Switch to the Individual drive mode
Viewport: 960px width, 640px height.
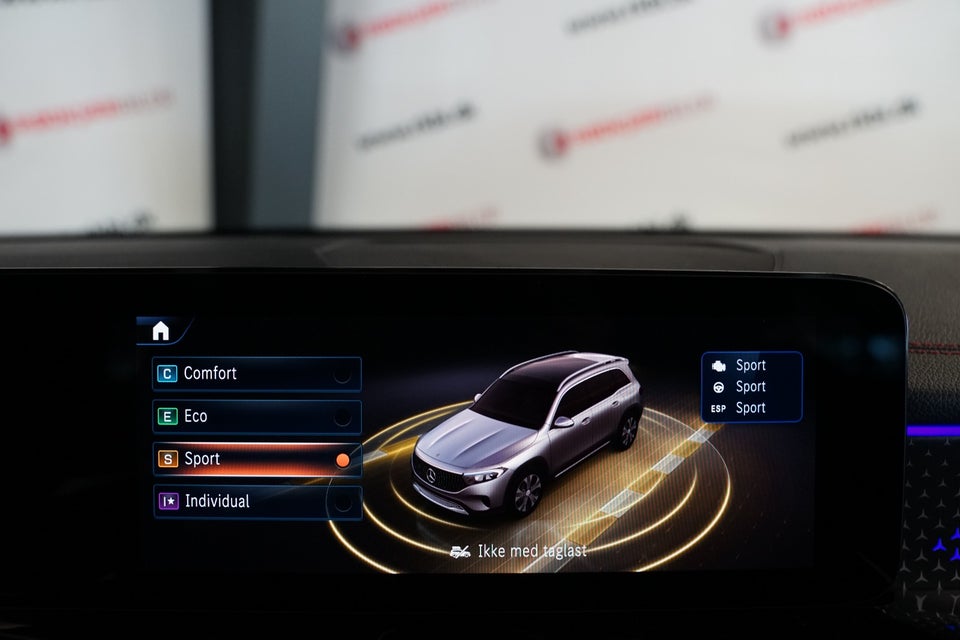[x=256, y=501]
